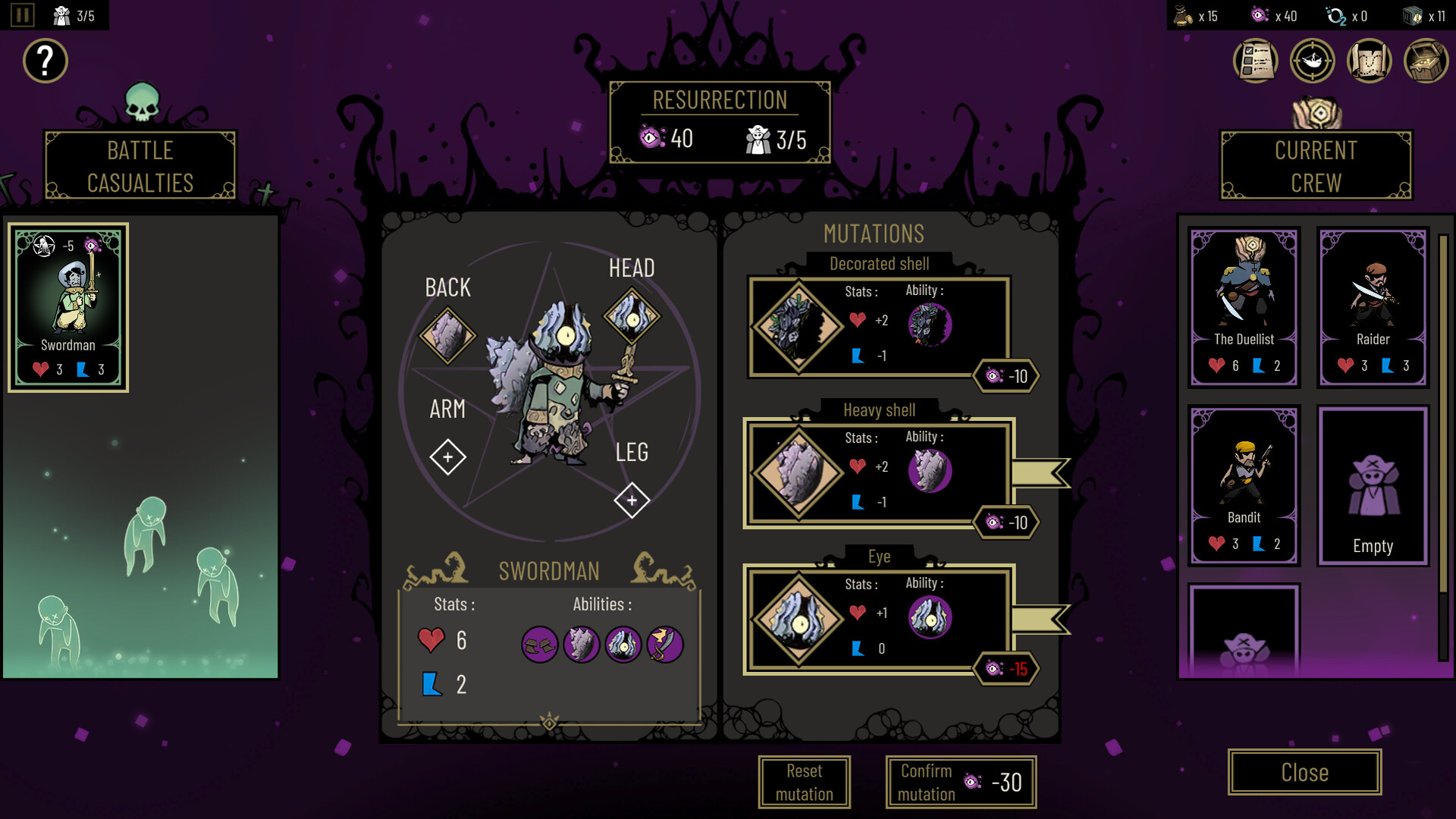This screenshot has height=819, width=1456.
Task: Select the Eye mutation ability icon
Action: coord(931,617)
